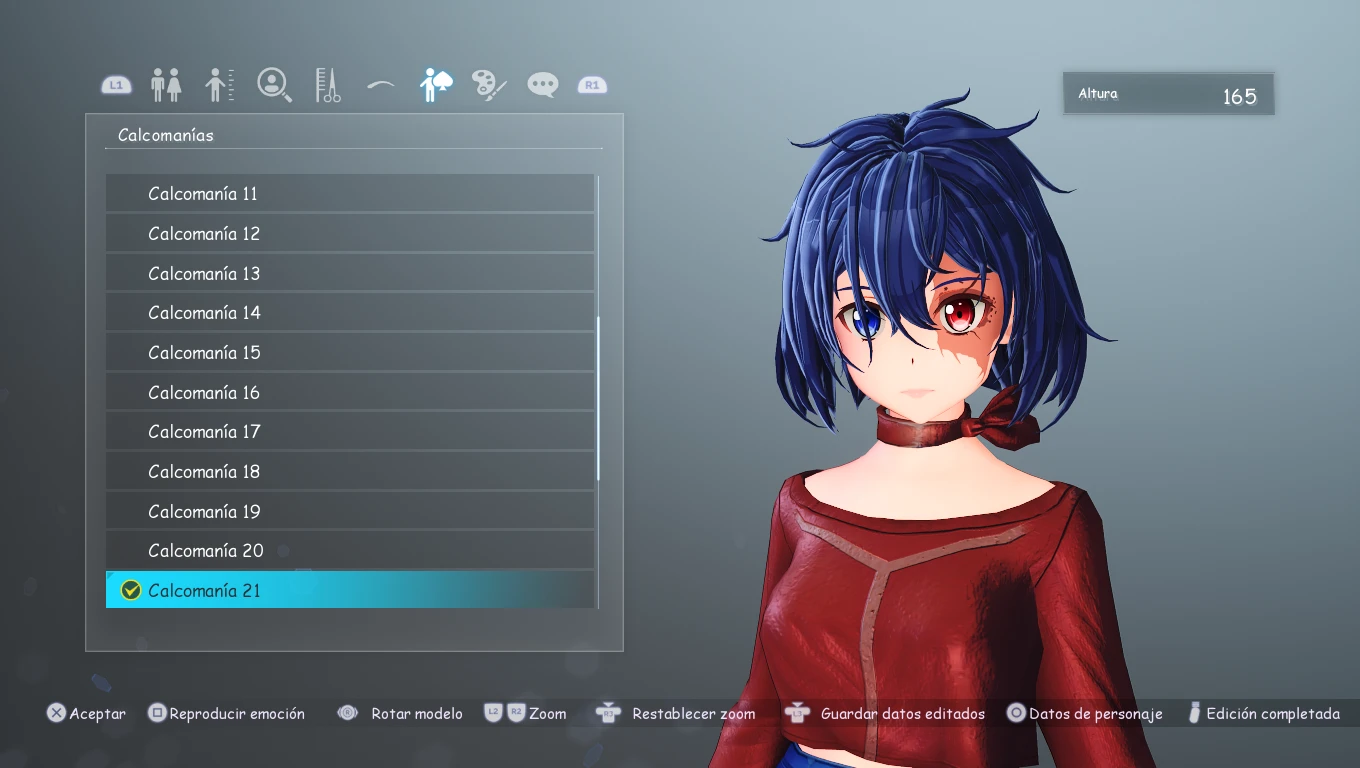Open the eyebrow tab
Image resolution: width=1360 pixels, height=768 pixels.
381,85
